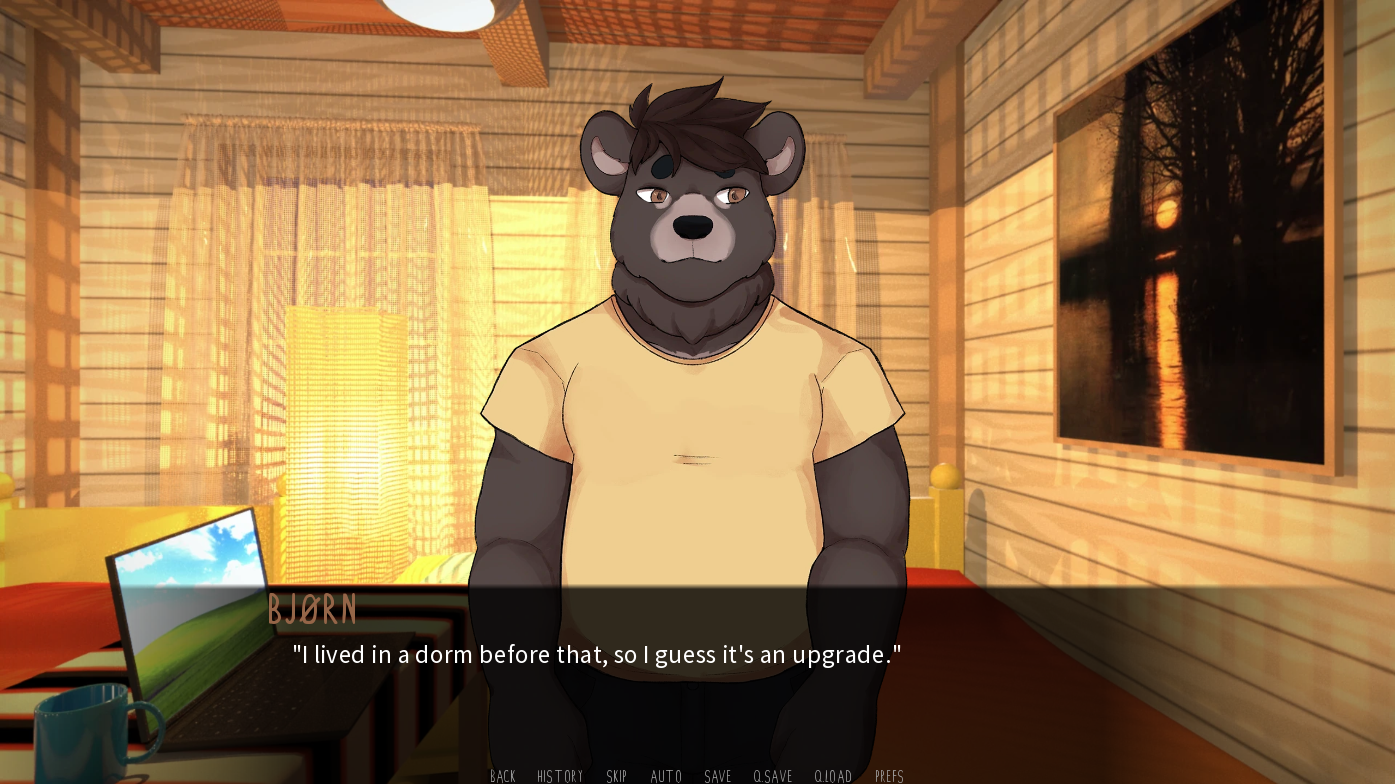This screenshot has height=784, width=1395.
Task: Go back with the Back button
Action: tap(503, 776)
